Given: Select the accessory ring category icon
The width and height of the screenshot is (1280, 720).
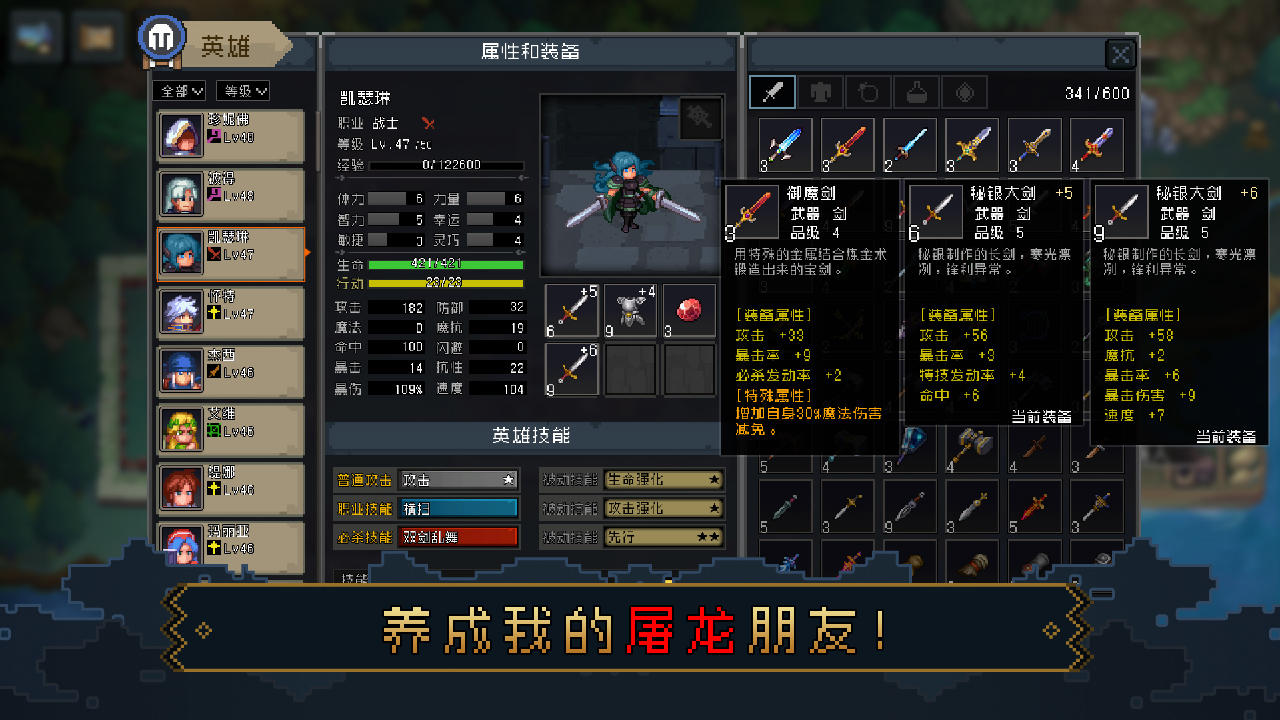Looking at the screenshot, I should [868, 91].
